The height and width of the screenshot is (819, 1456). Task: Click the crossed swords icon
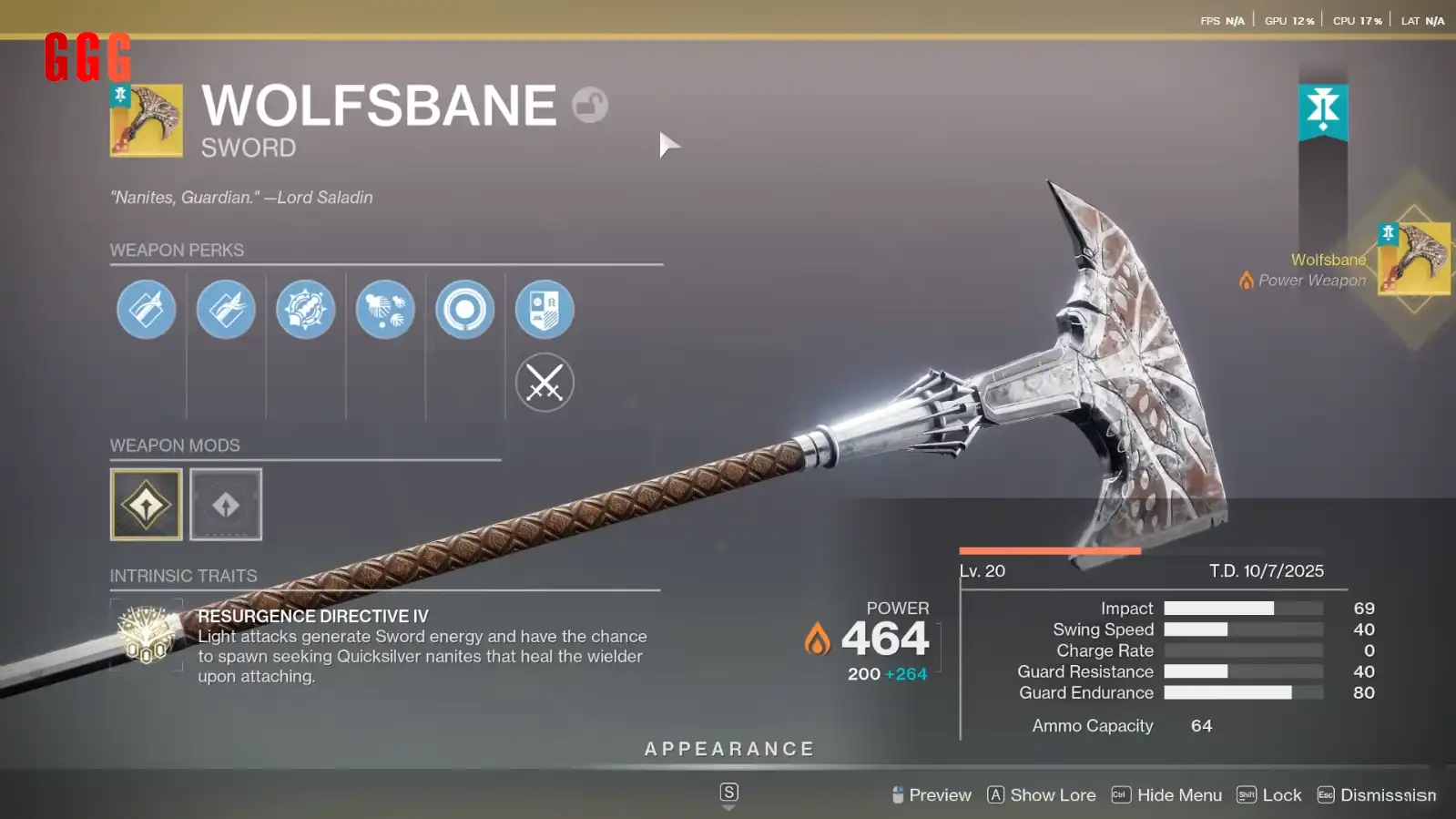pos(545,383)
